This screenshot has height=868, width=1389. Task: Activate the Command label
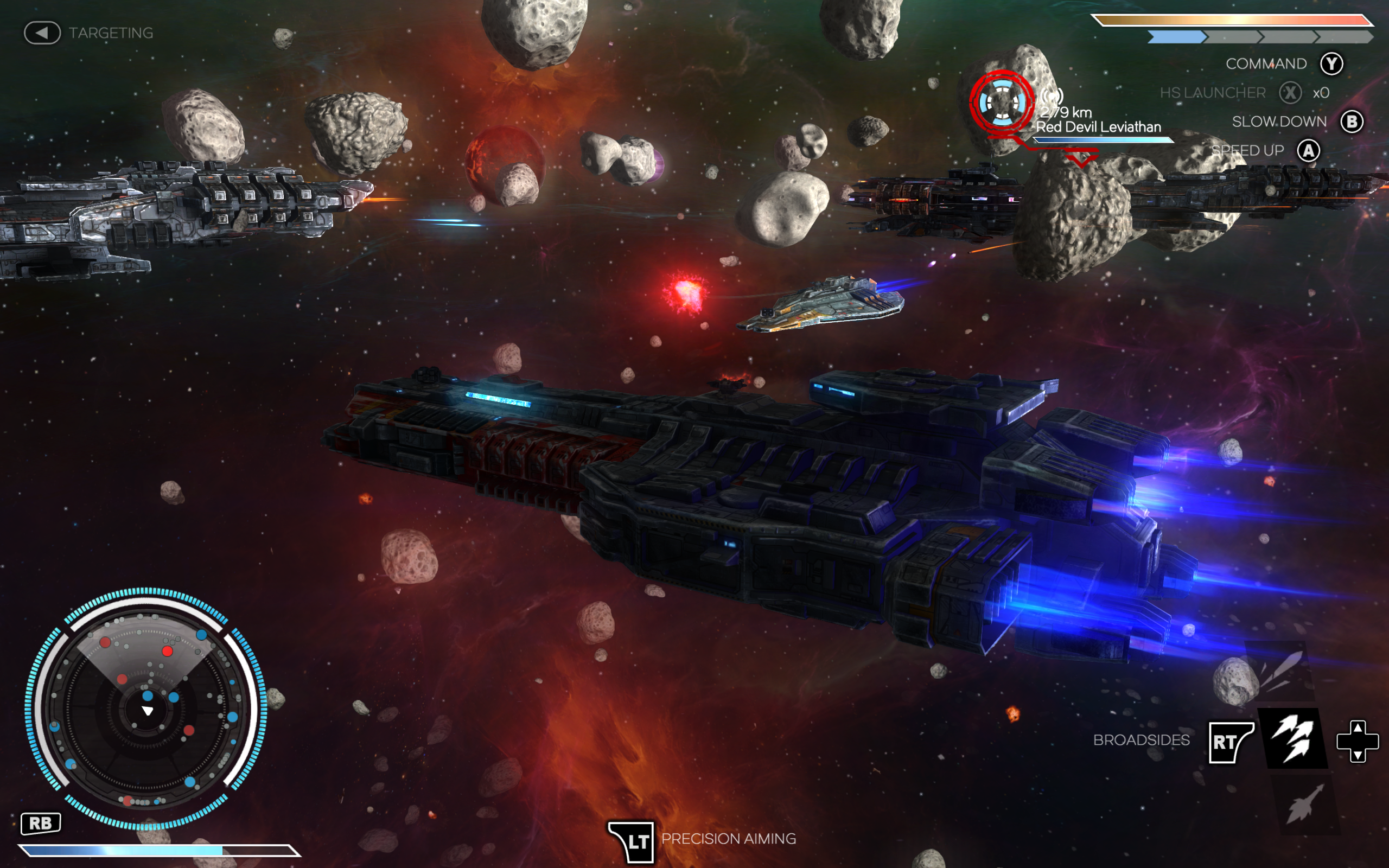tap(1266, 63)
